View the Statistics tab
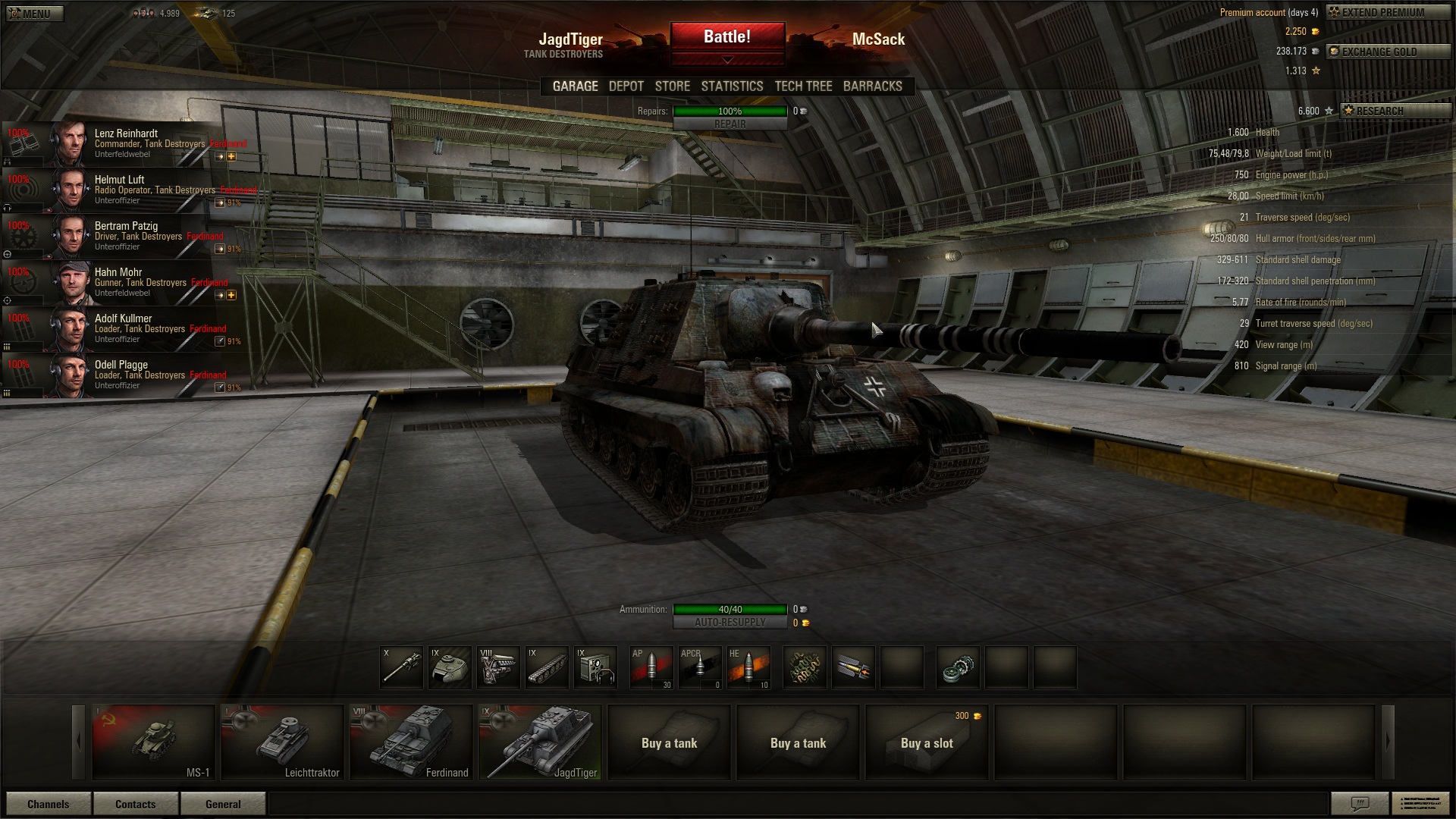This screenshot has width=1456, height=819. pos(732,86)
